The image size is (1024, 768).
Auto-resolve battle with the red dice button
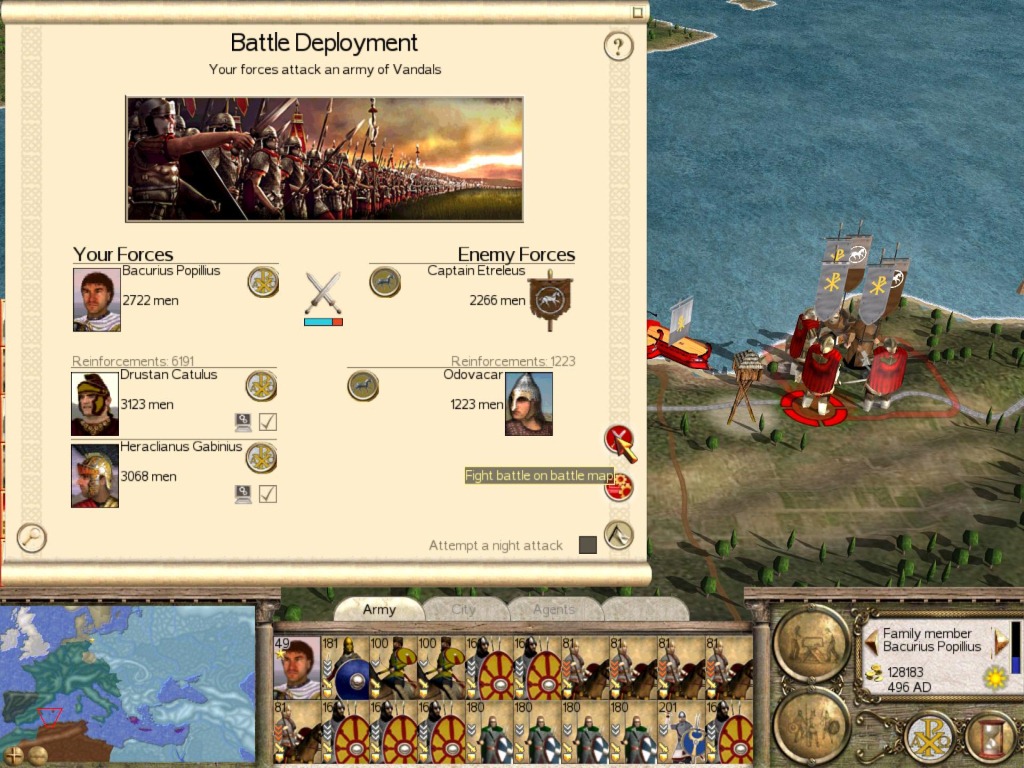tap(619, 487)
